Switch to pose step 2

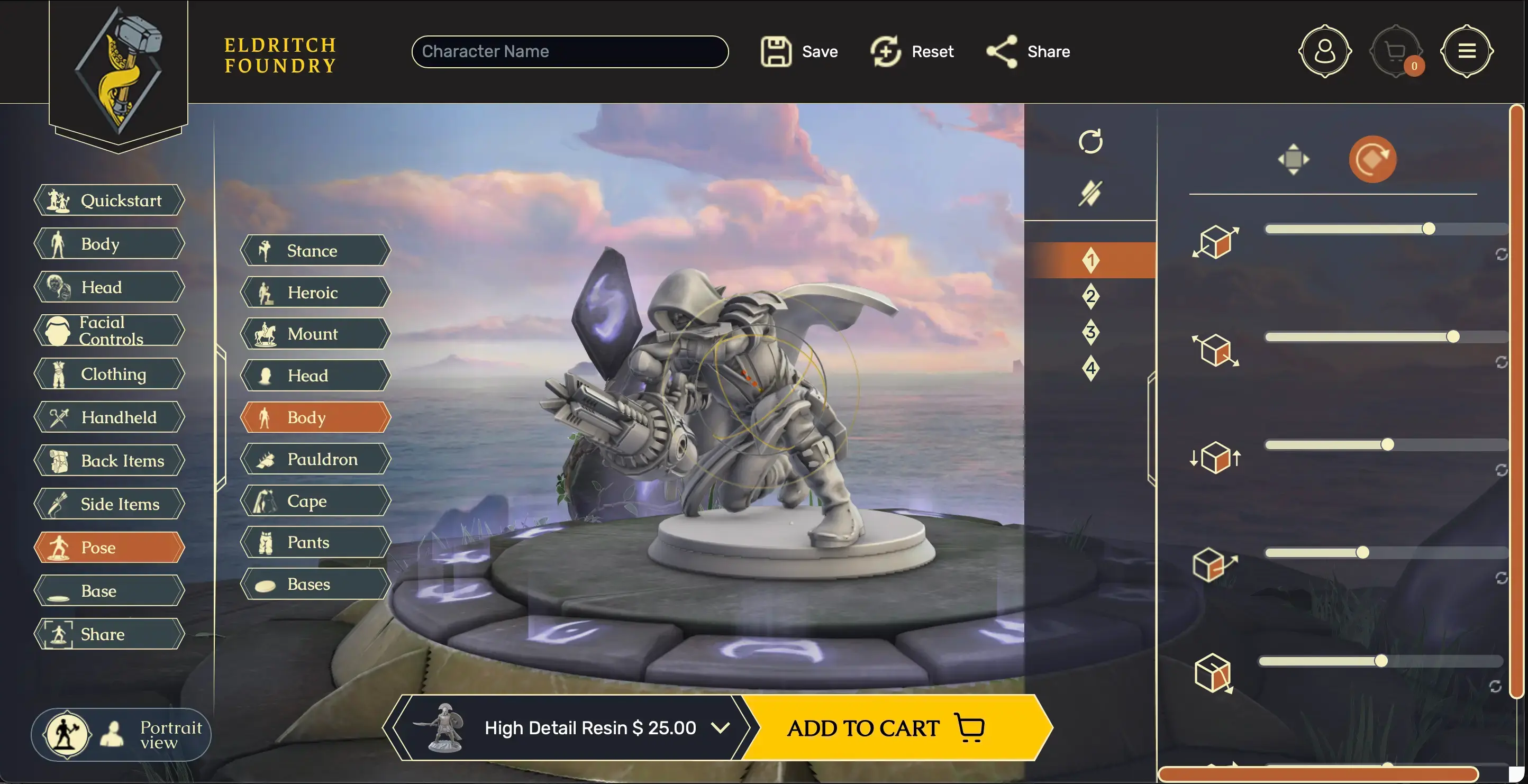pyautogui.click(x=1090, y=297)
